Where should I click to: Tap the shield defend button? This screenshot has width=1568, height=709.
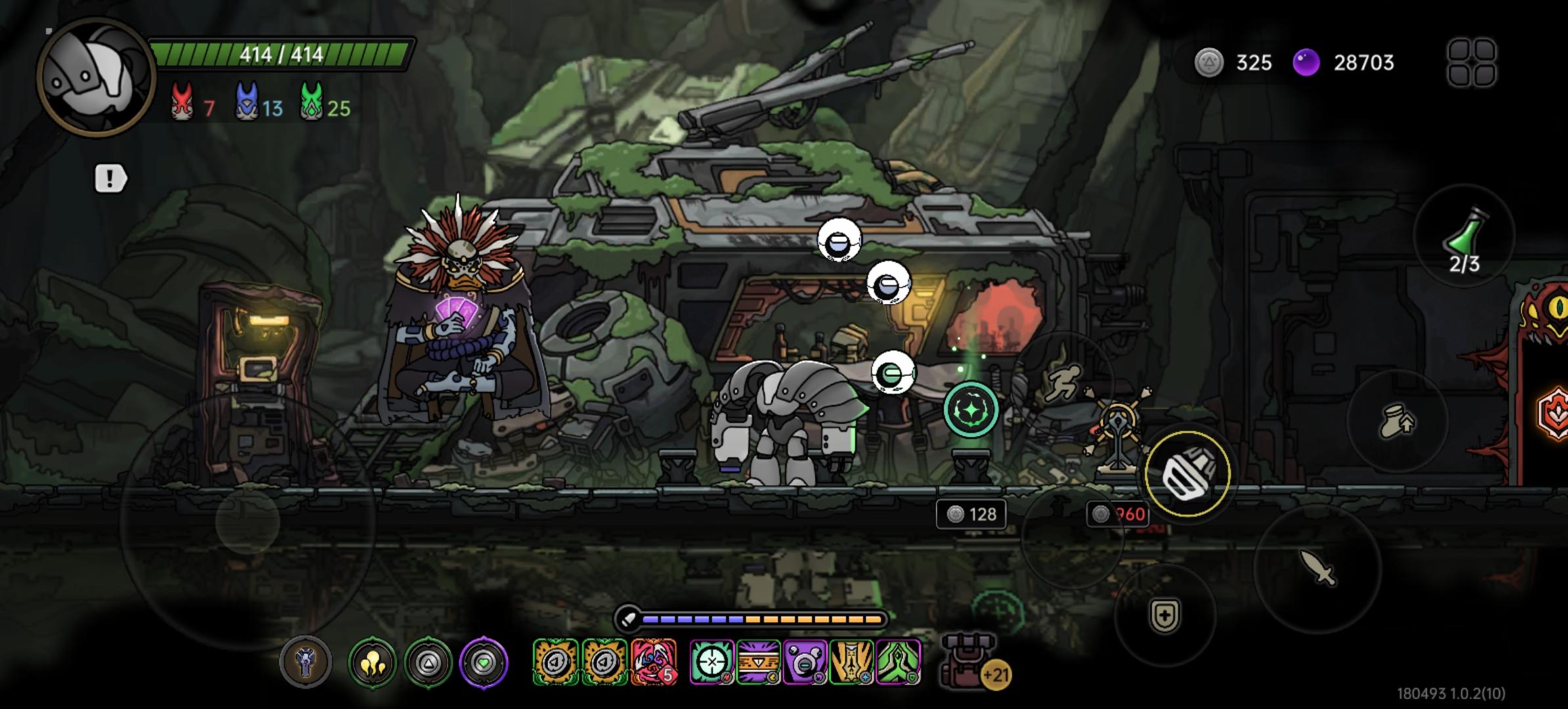[1165, 616]
